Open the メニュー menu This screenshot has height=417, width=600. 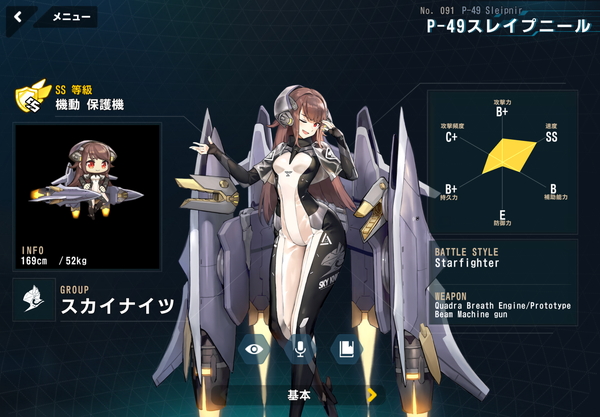click(70, 17)
